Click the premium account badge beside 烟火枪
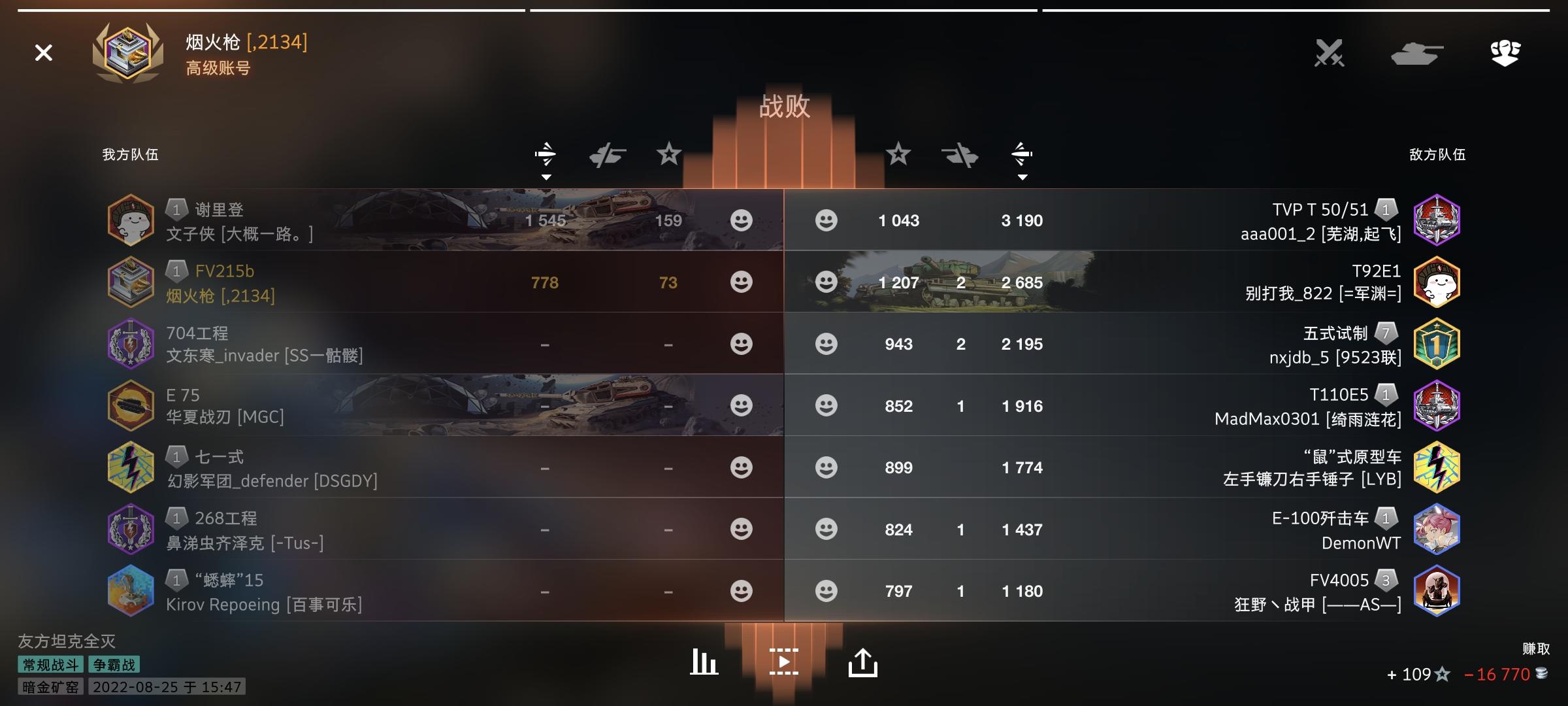This screenshot has height=706, width=1568. 128,54
